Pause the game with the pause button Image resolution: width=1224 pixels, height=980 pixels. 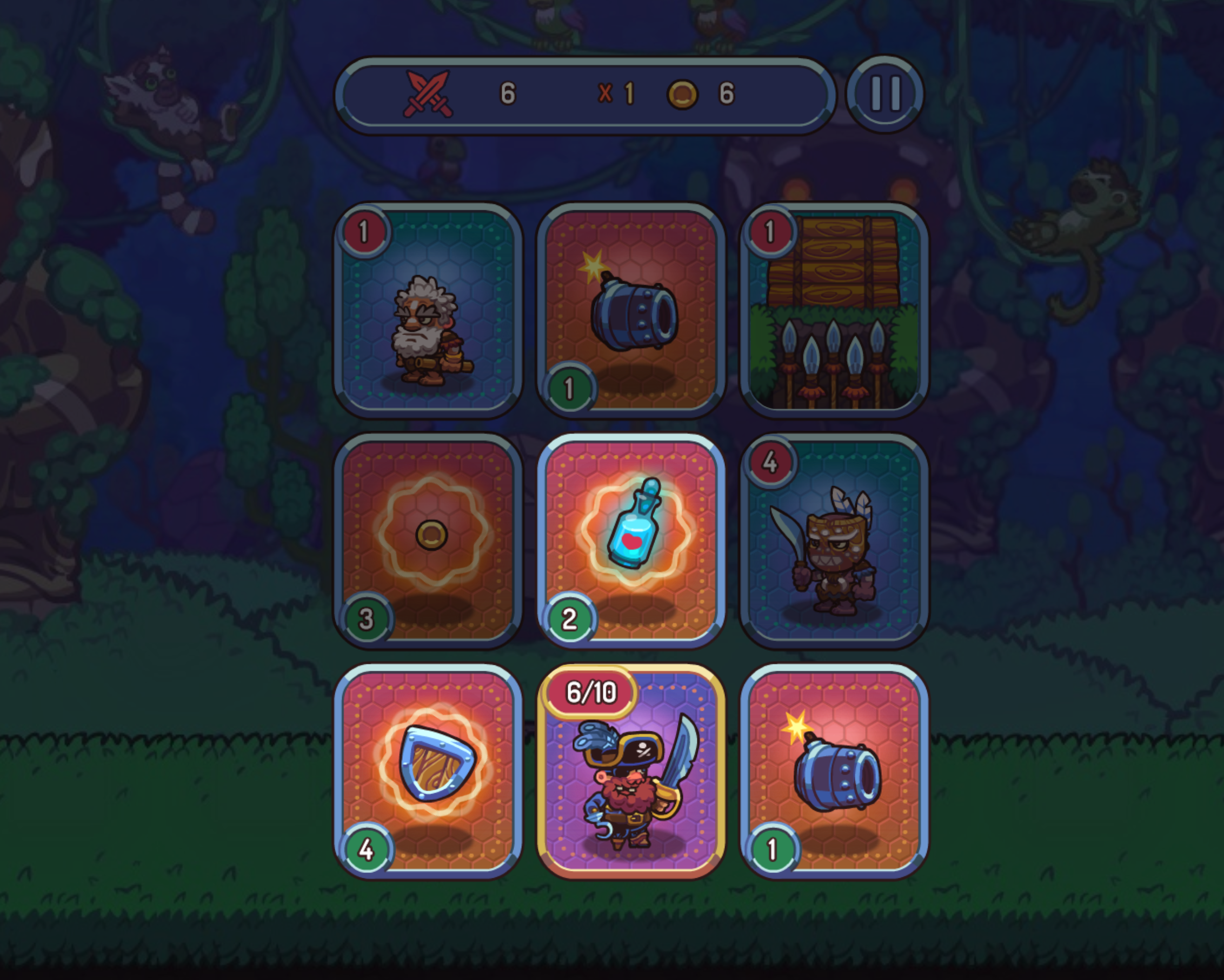point(884,94)
